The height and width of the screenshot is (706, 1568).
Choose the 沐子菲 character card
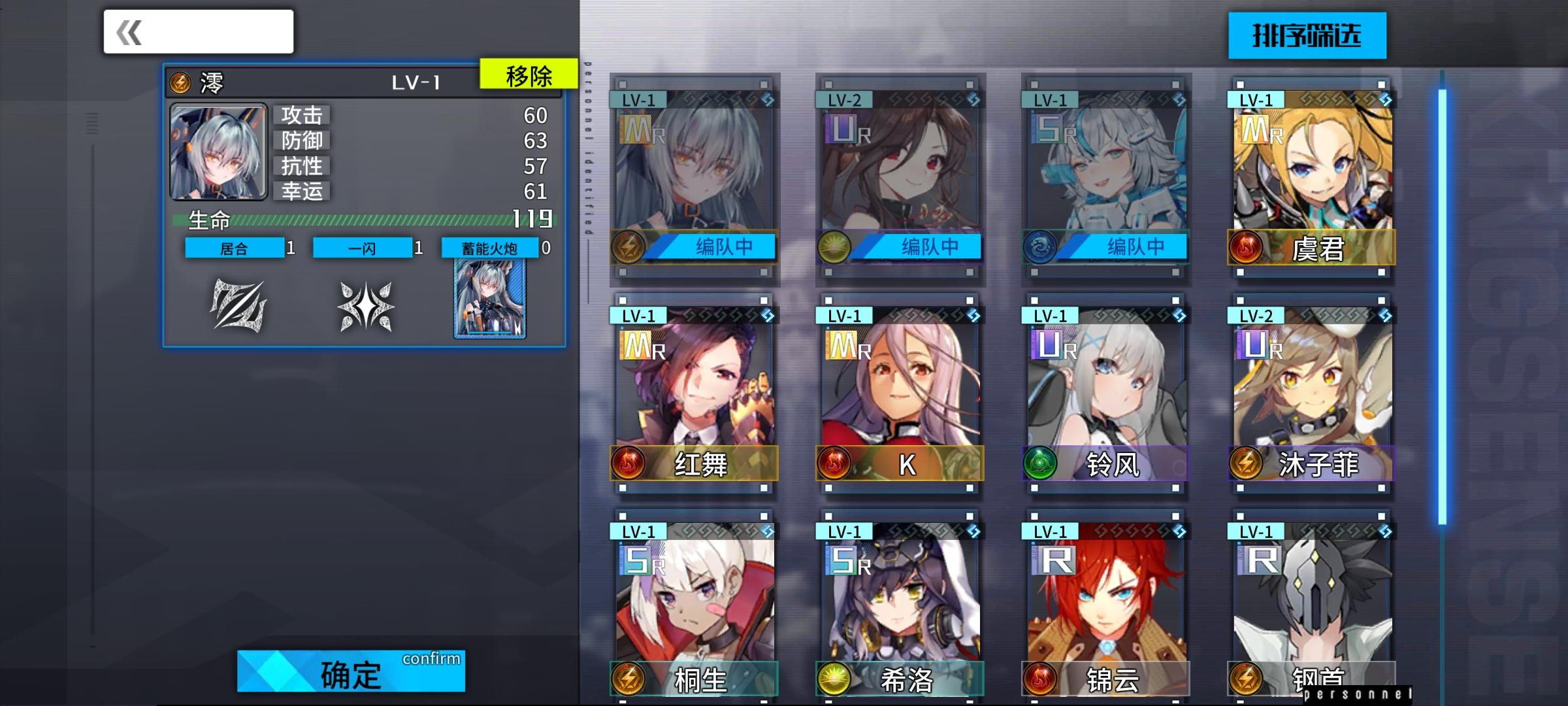pyautogui.click(x=1312, y=392)
